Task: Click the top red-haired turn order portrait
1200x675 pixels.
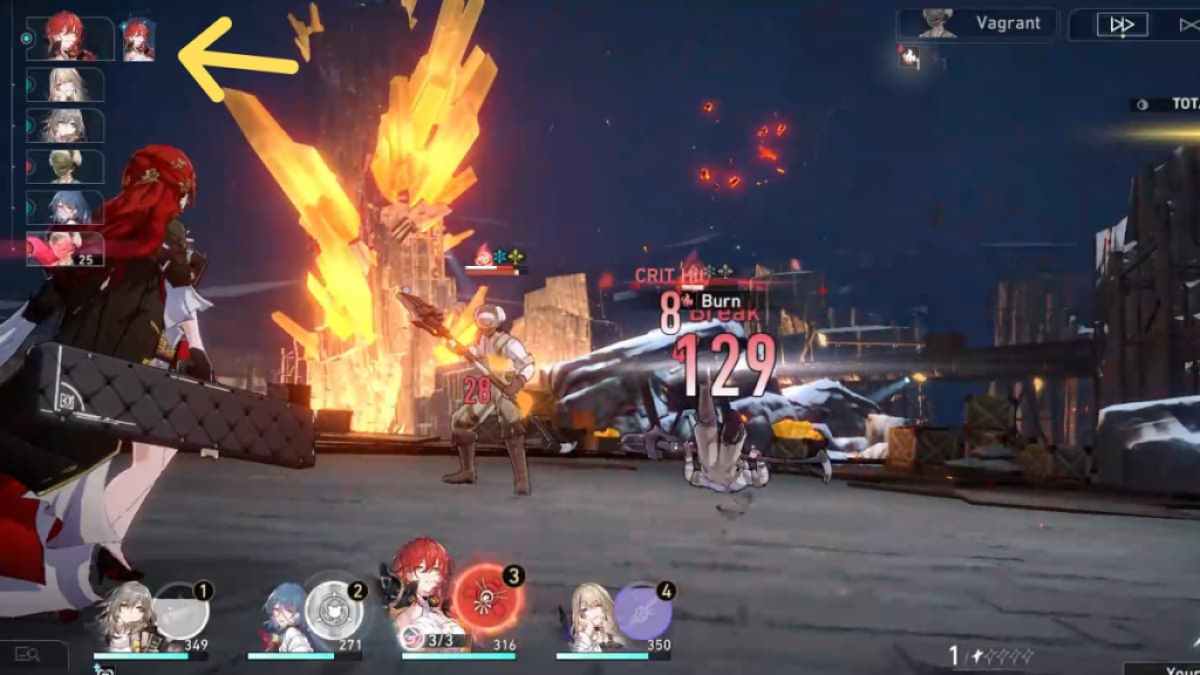Action: click(x=69, y=38)
